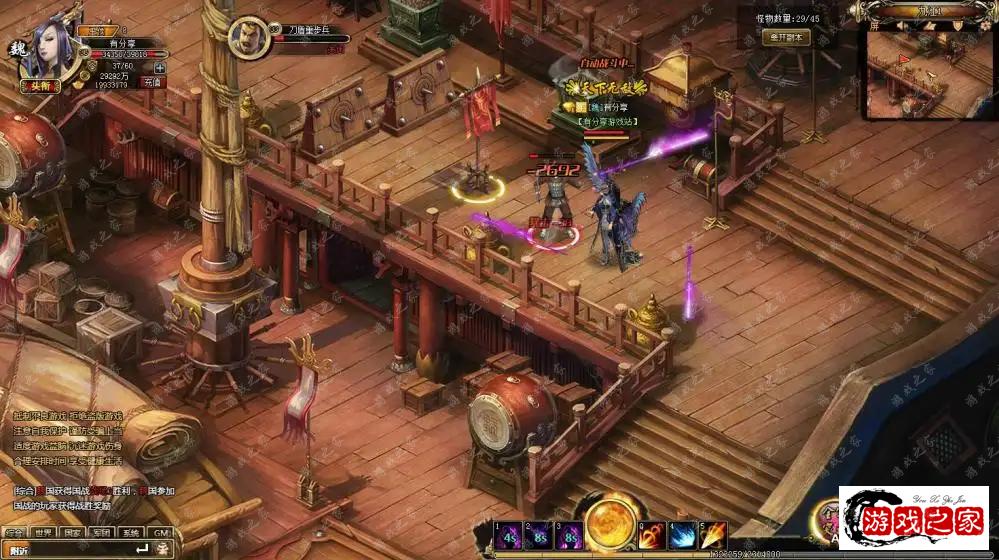The height and width of the screenshot is (560, 999).
Task: Switch to the 军团 chat tab
Action: 101,533
